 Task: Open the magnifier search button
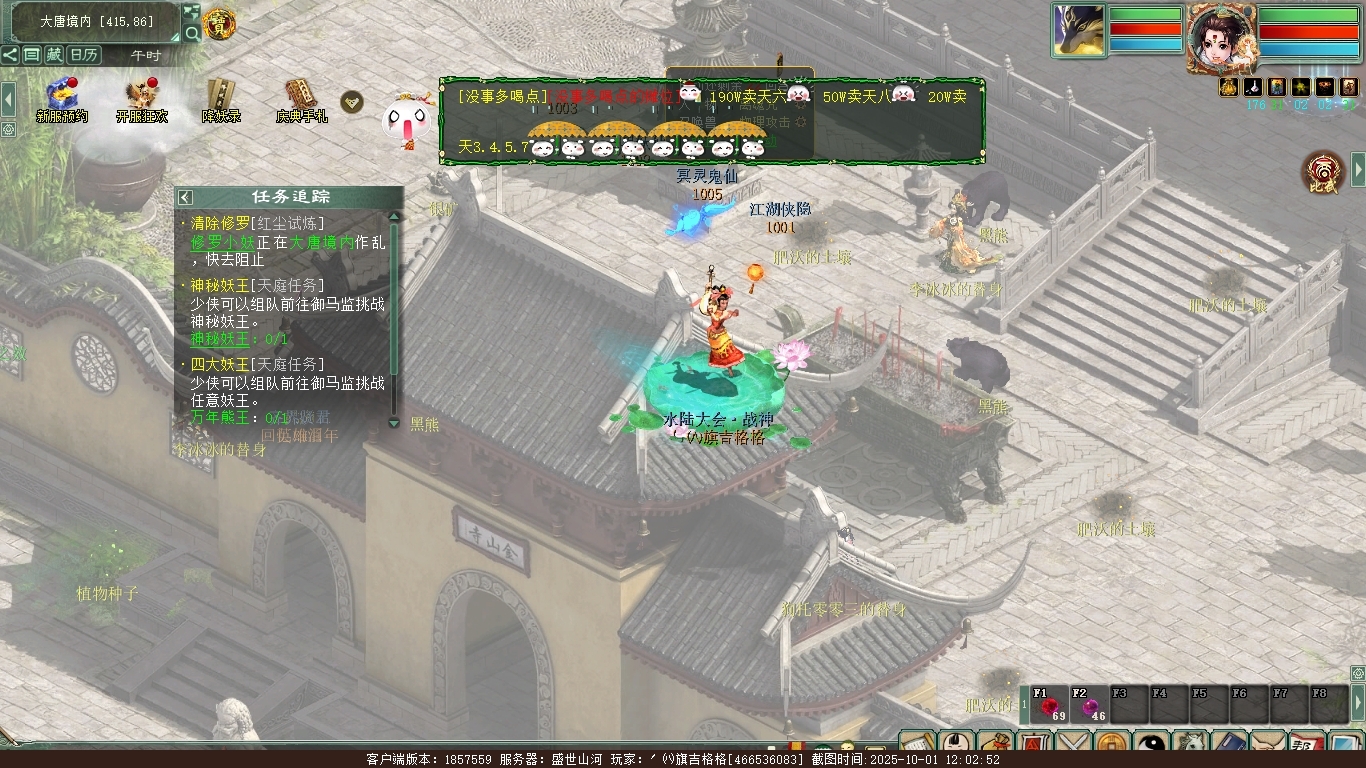[192, 34]
